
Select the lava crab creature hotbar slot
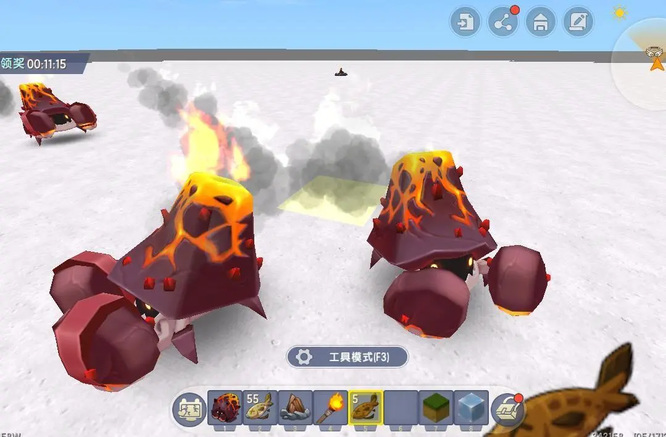(227, 407)
